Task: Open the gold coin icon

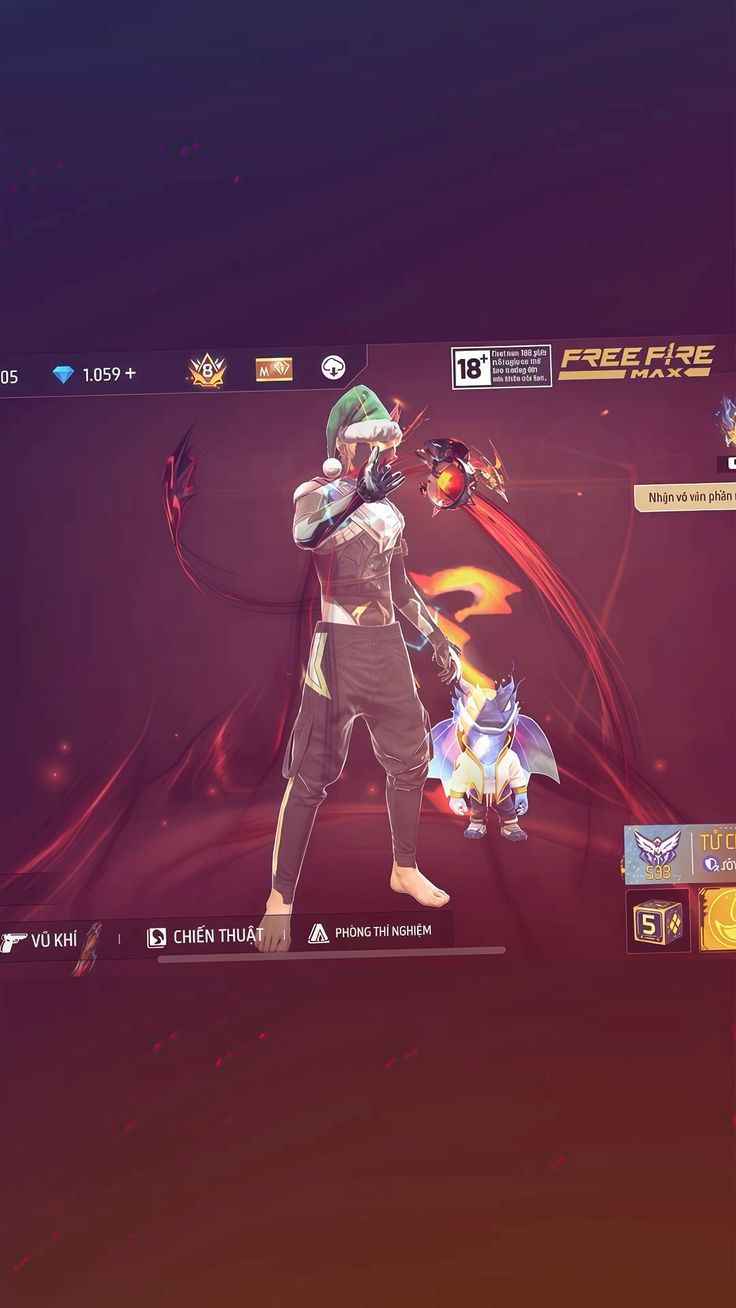Action: 720,920
